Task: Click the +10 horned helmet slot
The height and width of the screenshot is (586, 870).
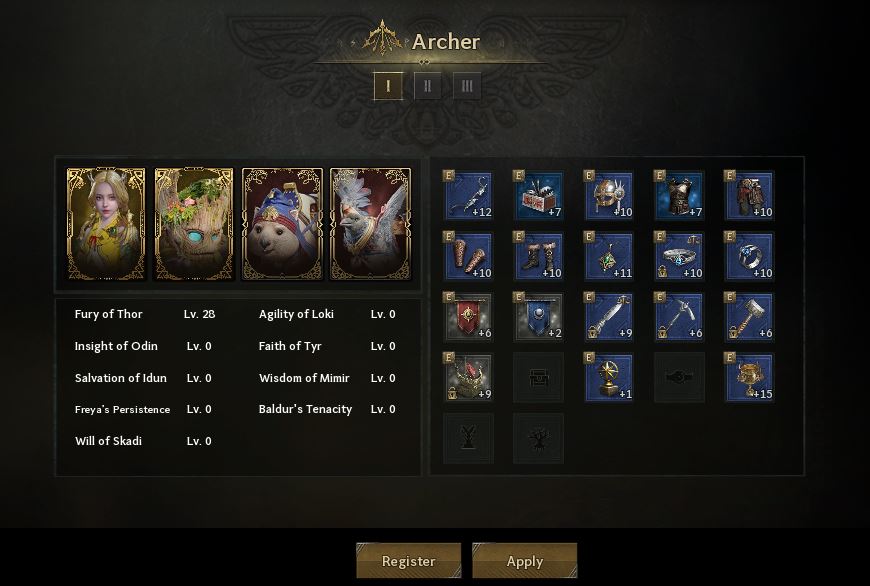Action: coord(609,196)
